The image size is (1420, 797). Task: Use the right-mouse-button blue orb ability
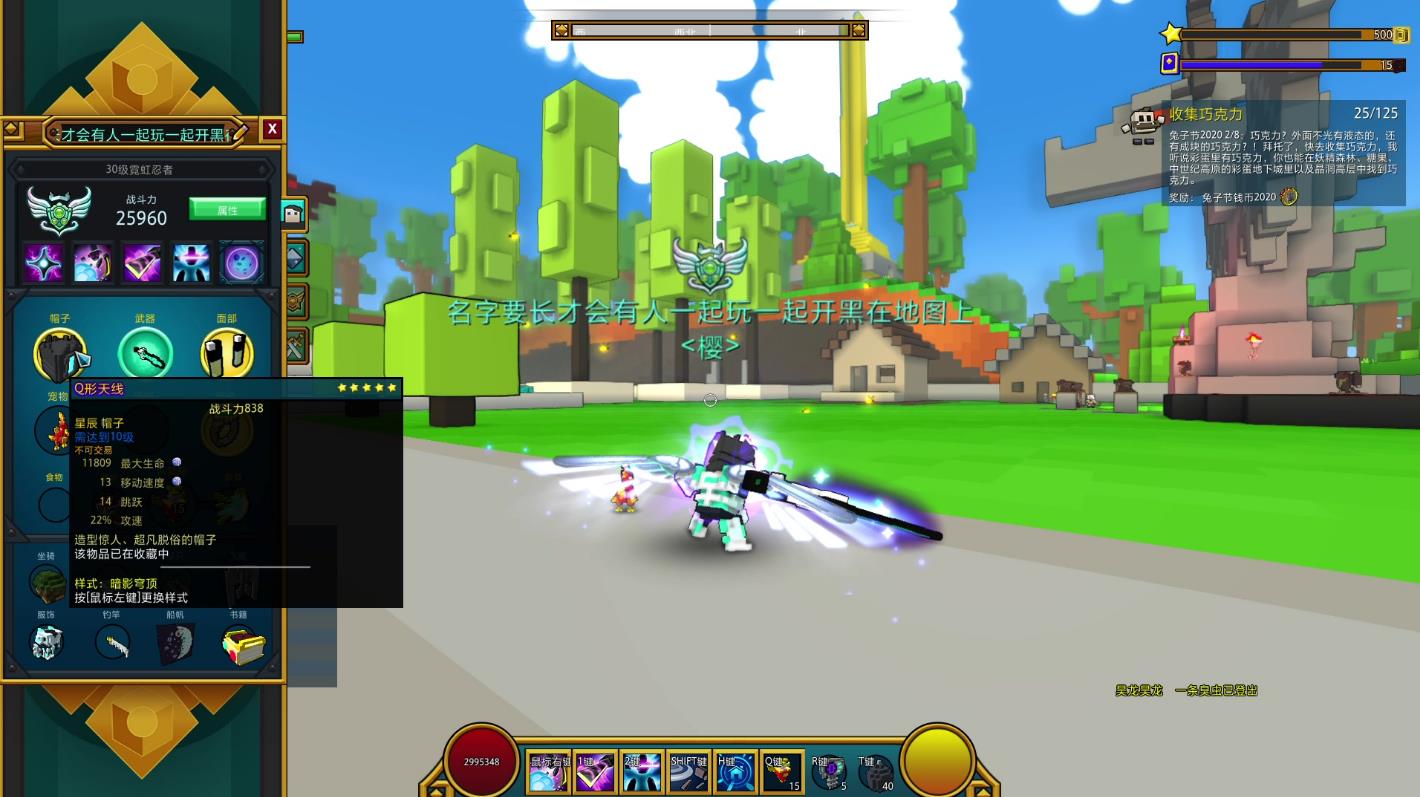(x=548, y=773)
